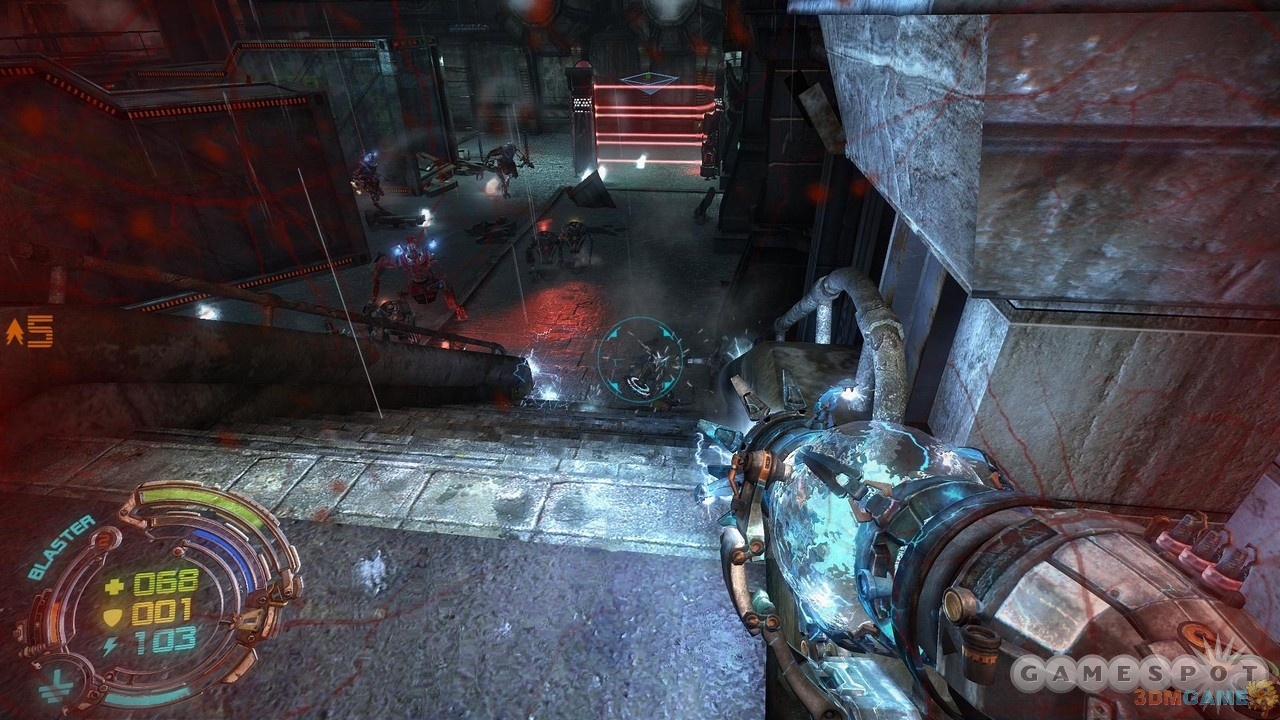The width and height of the screenshot is (1280, 720).
Task: Select the diamond objective waypoint marker
Action: pyautogui.click(x=647, y=81)
